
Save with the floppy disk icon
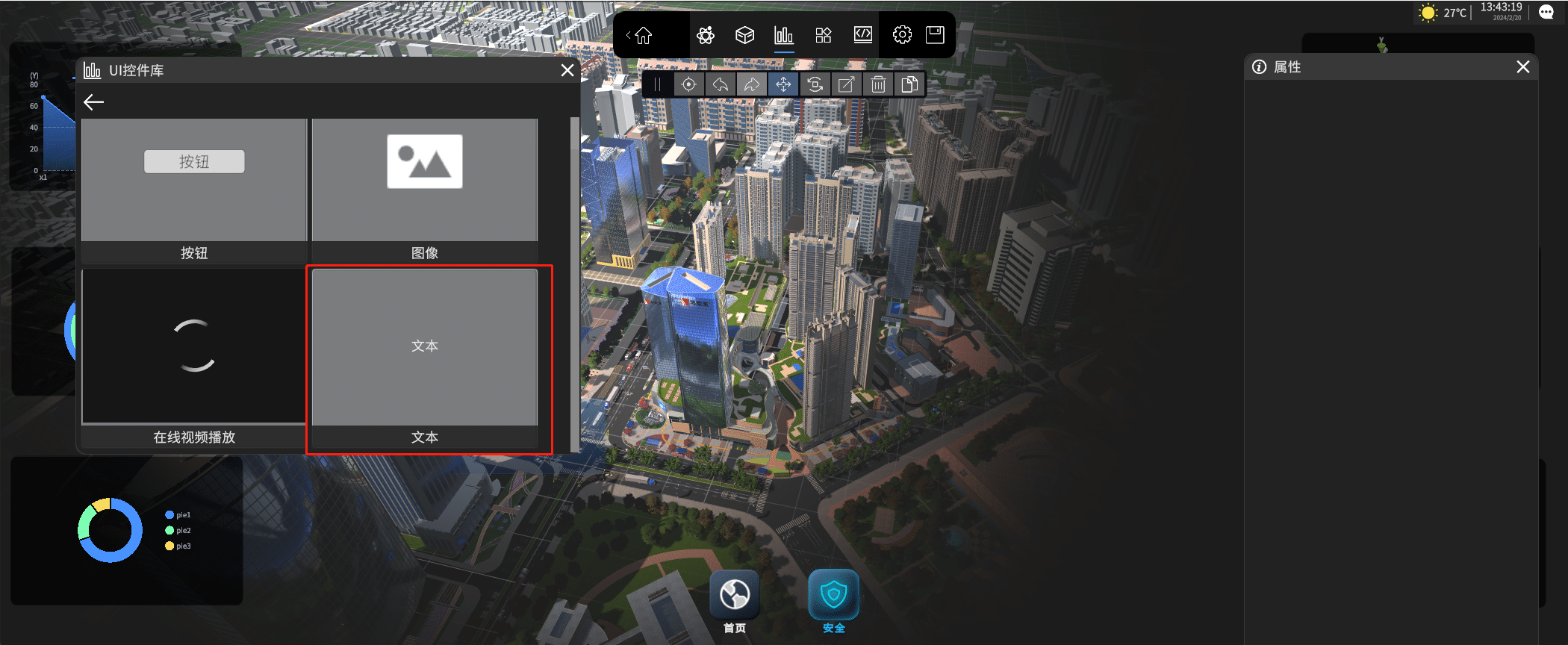(x=935, y=35)
